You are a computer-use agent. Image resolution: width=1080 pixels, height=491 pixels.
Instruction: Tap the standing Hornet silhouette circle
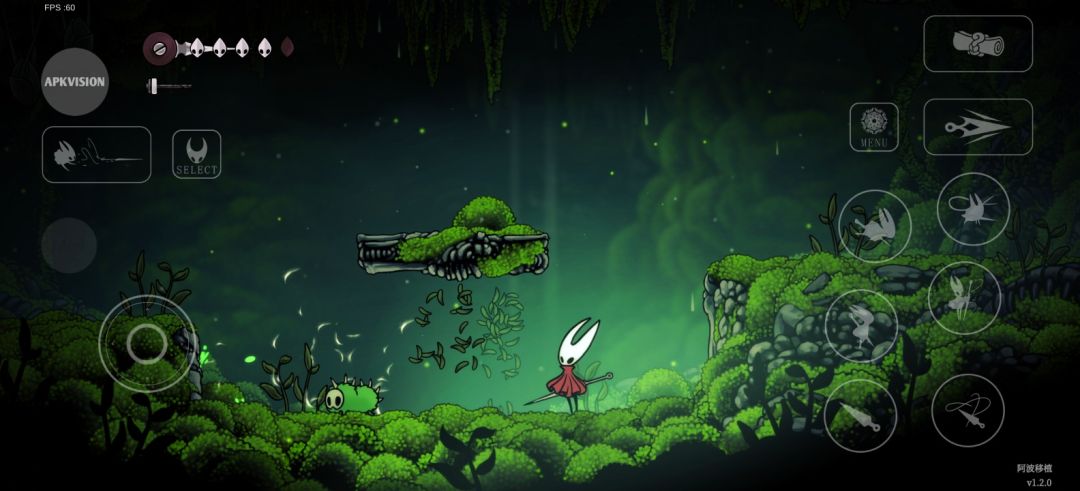pos(861,325)
